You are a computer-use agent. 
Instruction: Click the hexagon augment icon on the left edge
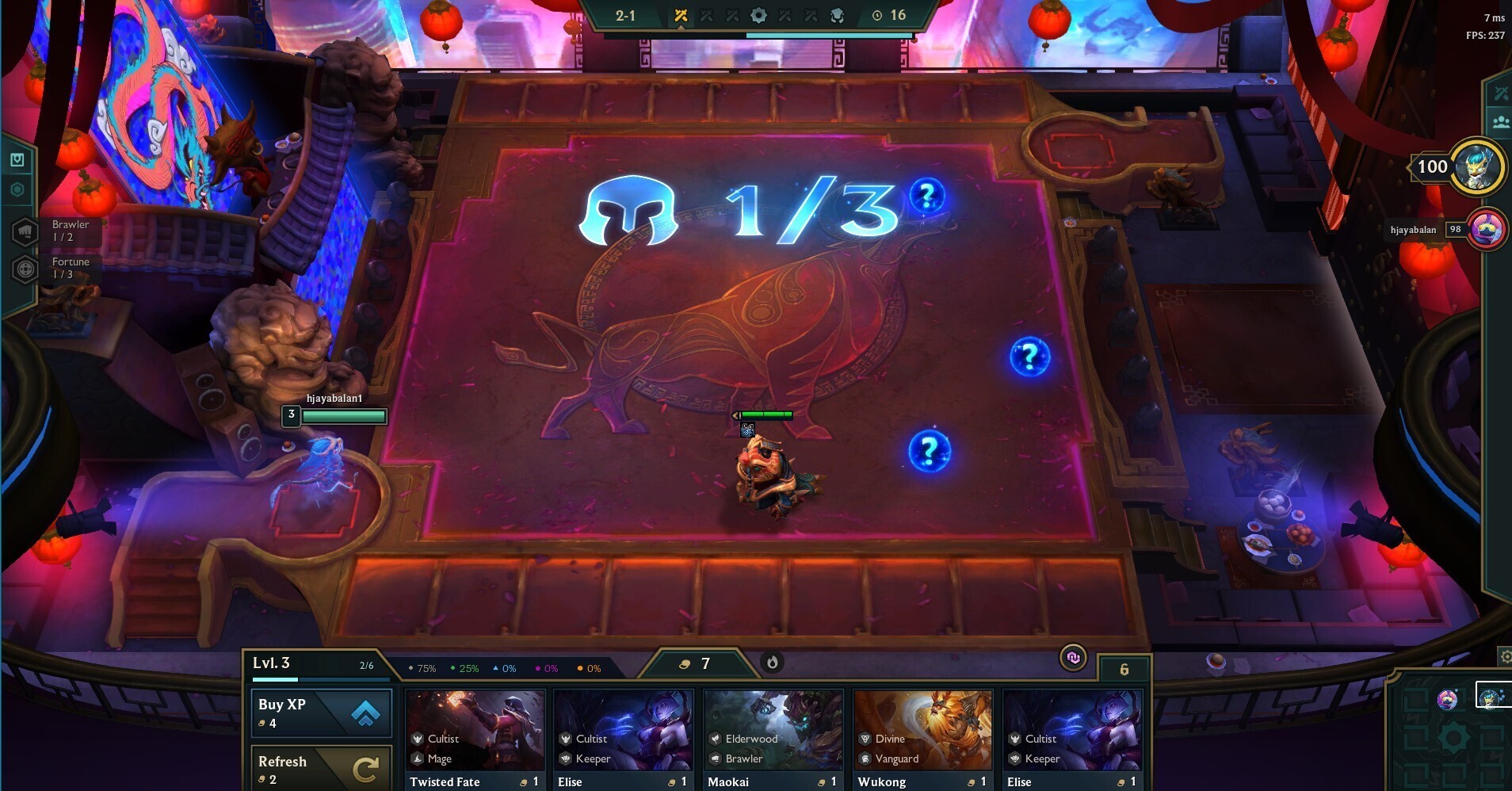click(x=19, y=190)
